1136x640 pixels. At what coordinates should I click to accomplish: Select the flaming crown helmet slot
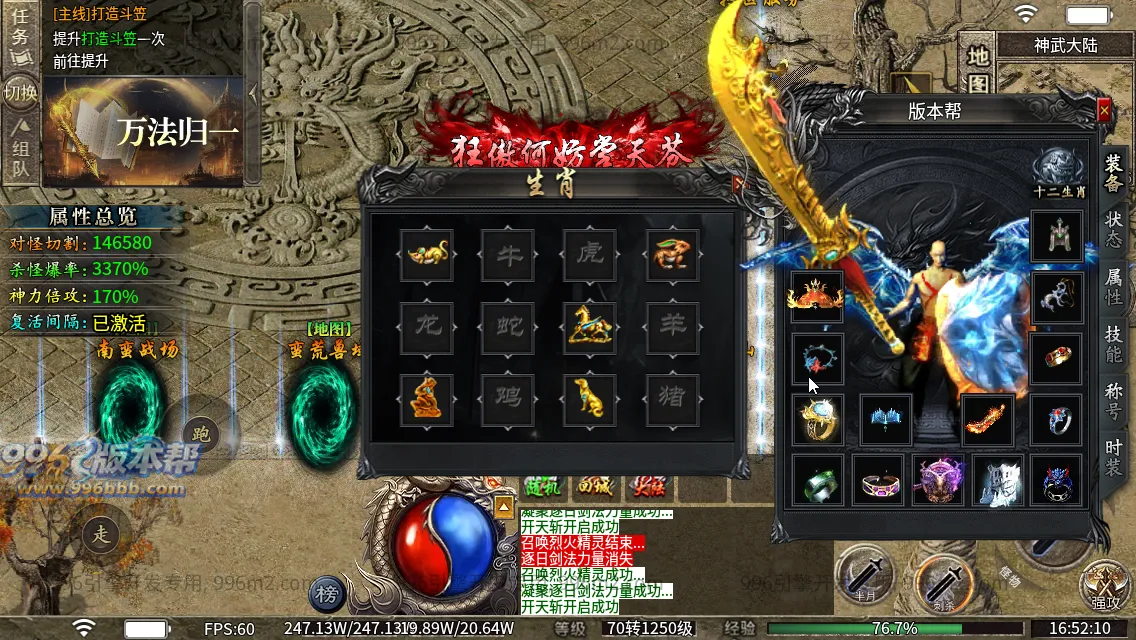click(x=817, y=297)
